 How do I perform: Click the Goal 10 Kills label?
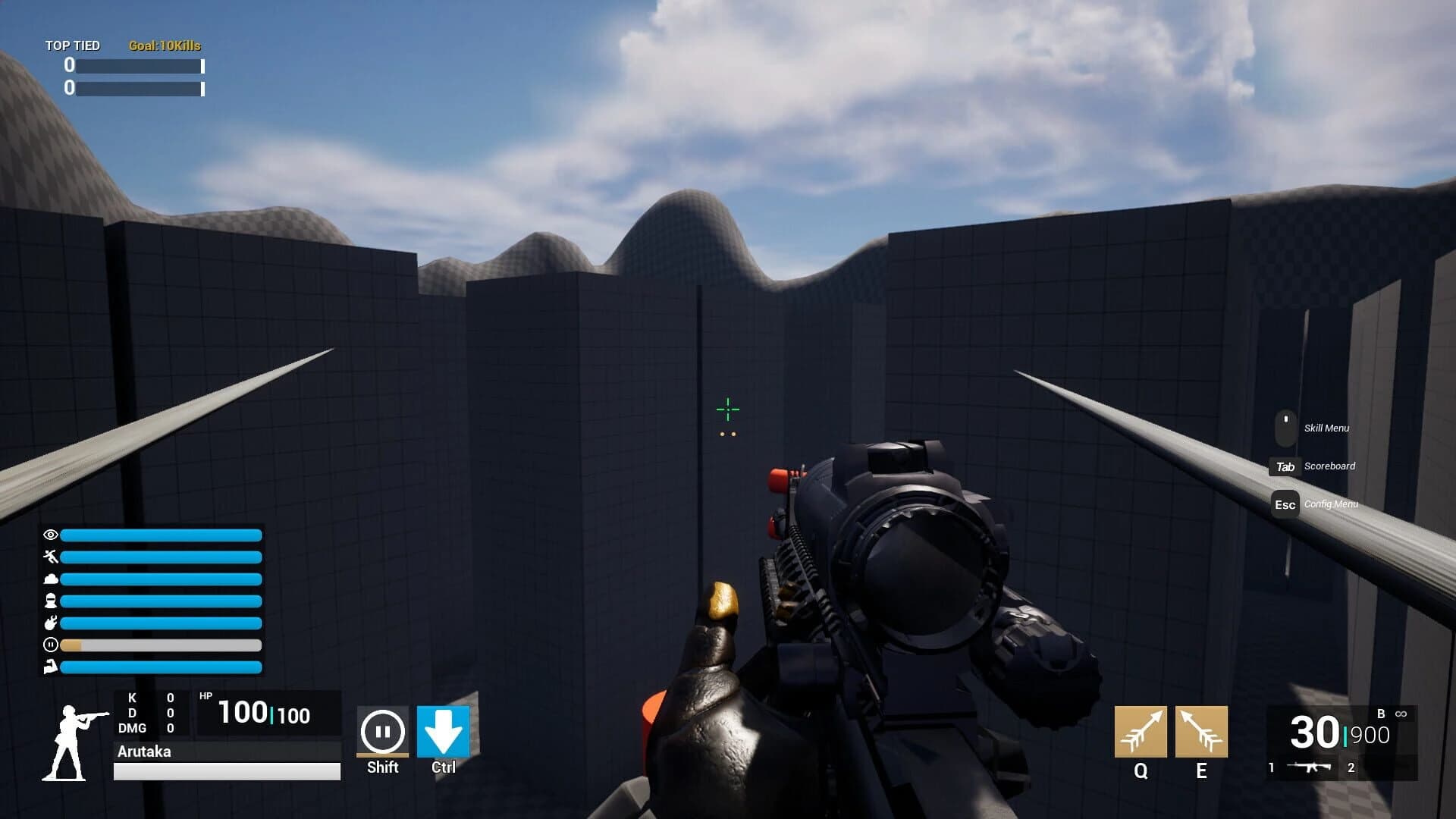pyautogui.click(x=164, y=45)
